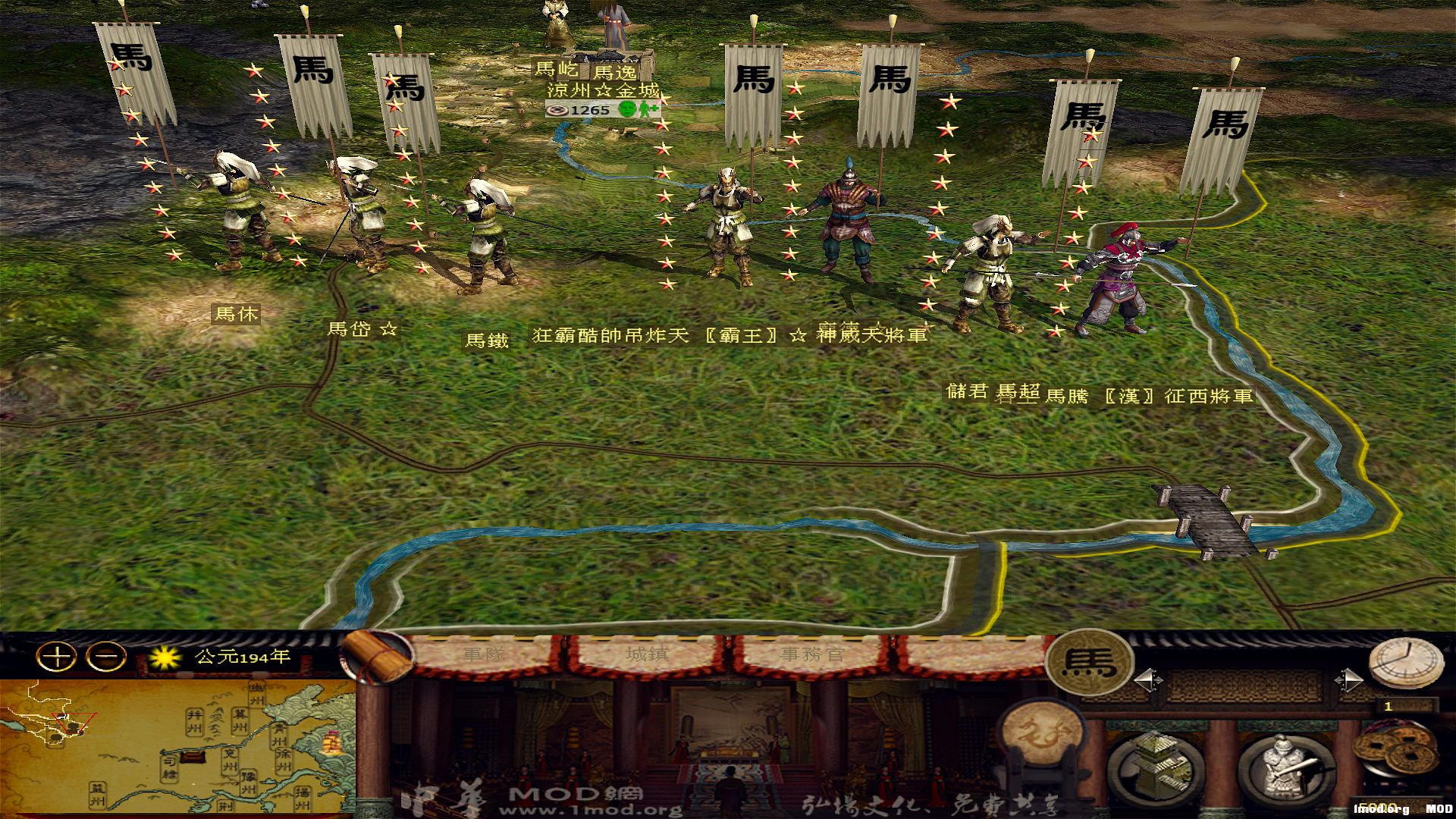Screen dimensions: 1456x819
Task: Expand the right diamond arrow near the clock
Action: point(1349,679)
